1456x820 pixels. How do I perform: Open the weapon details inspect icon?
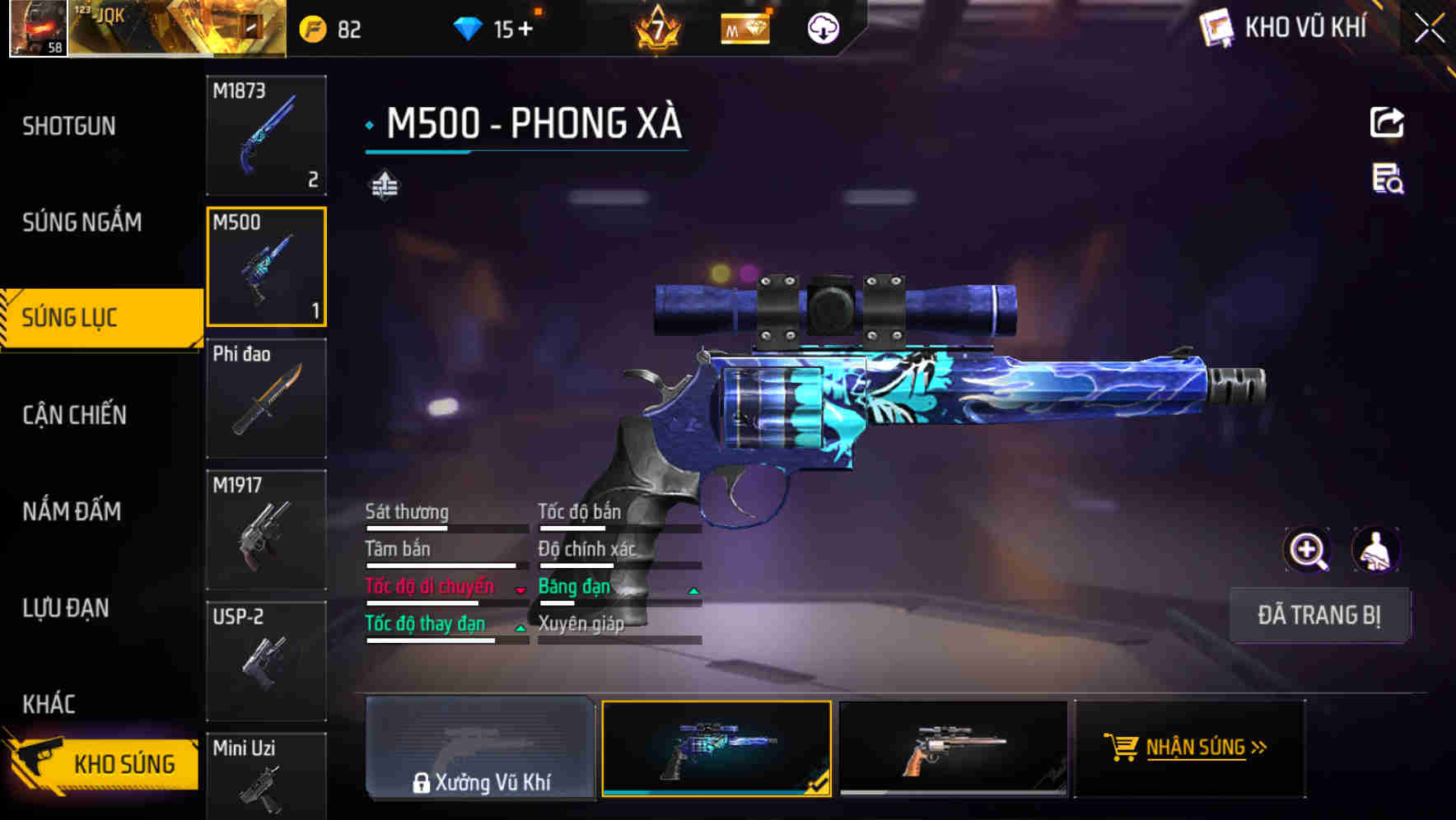[x=1387, y=183]
